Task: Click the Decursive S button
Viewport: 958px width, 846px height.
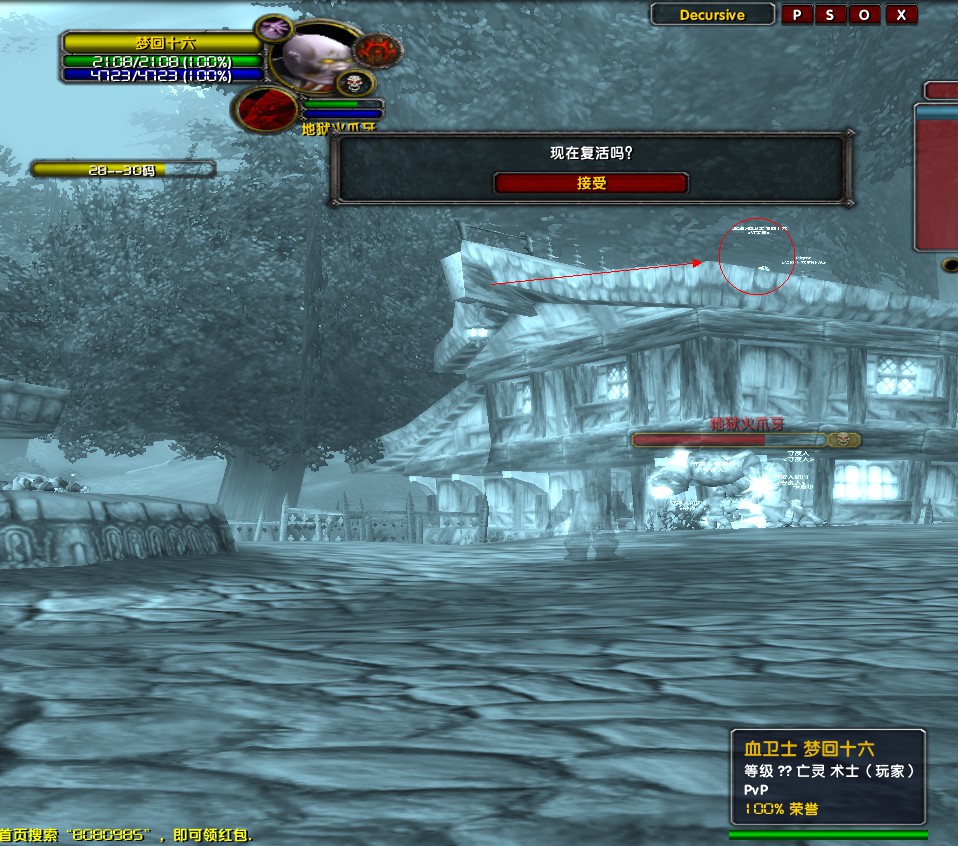Action: pos(830,14)
